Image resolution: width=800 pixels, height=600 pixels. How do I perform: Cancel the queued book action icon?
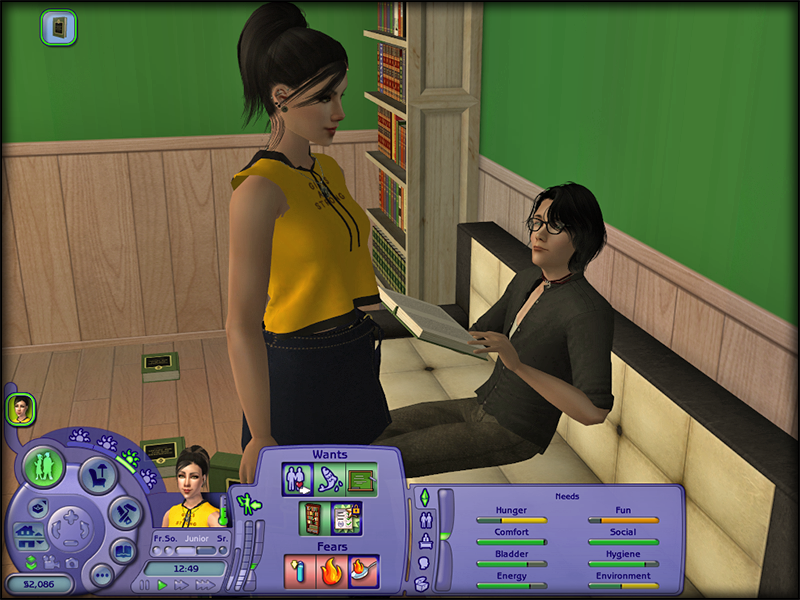[x=58, y=27]
